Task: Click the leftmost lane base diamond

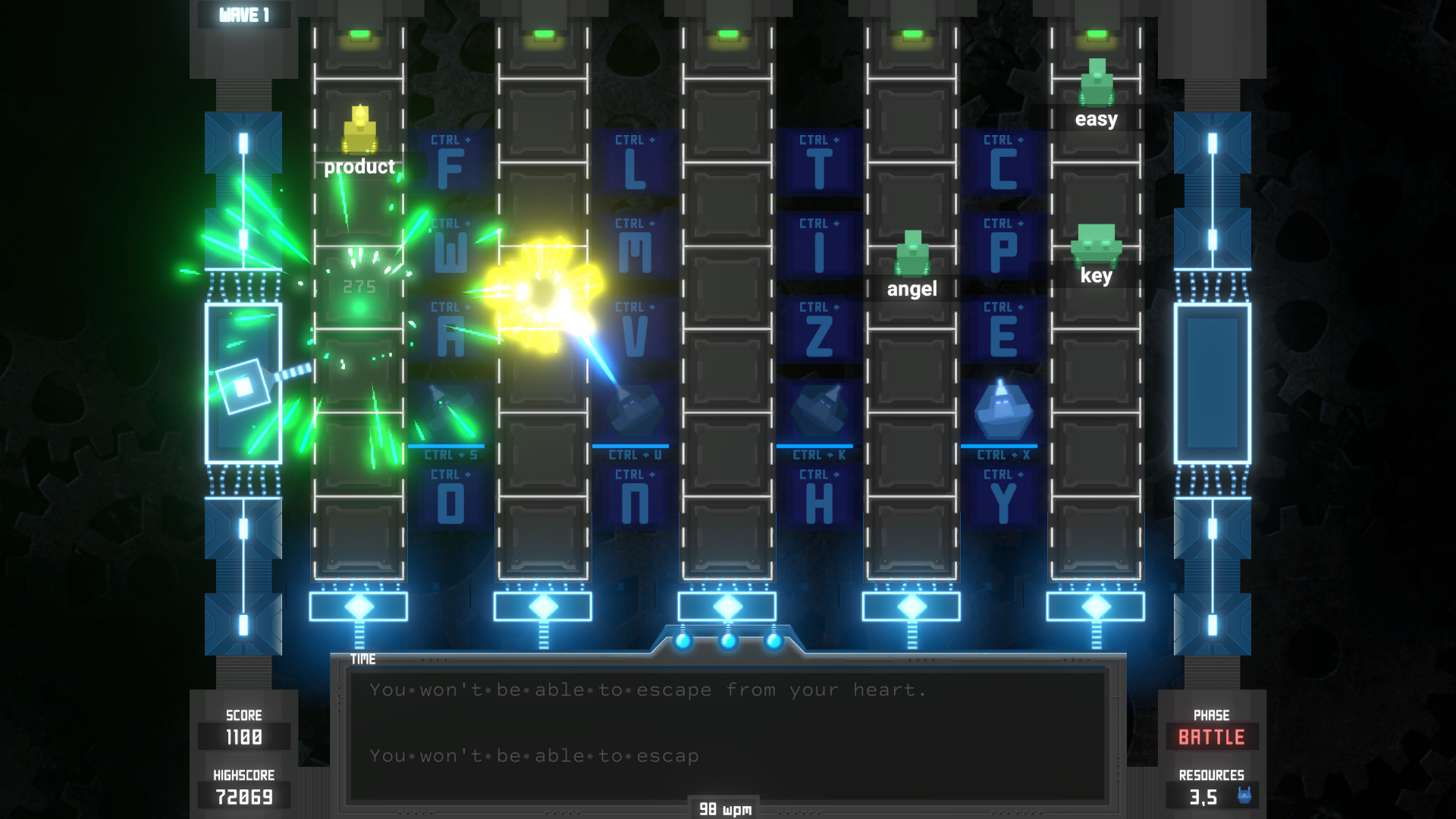Action: pos(360,605)
